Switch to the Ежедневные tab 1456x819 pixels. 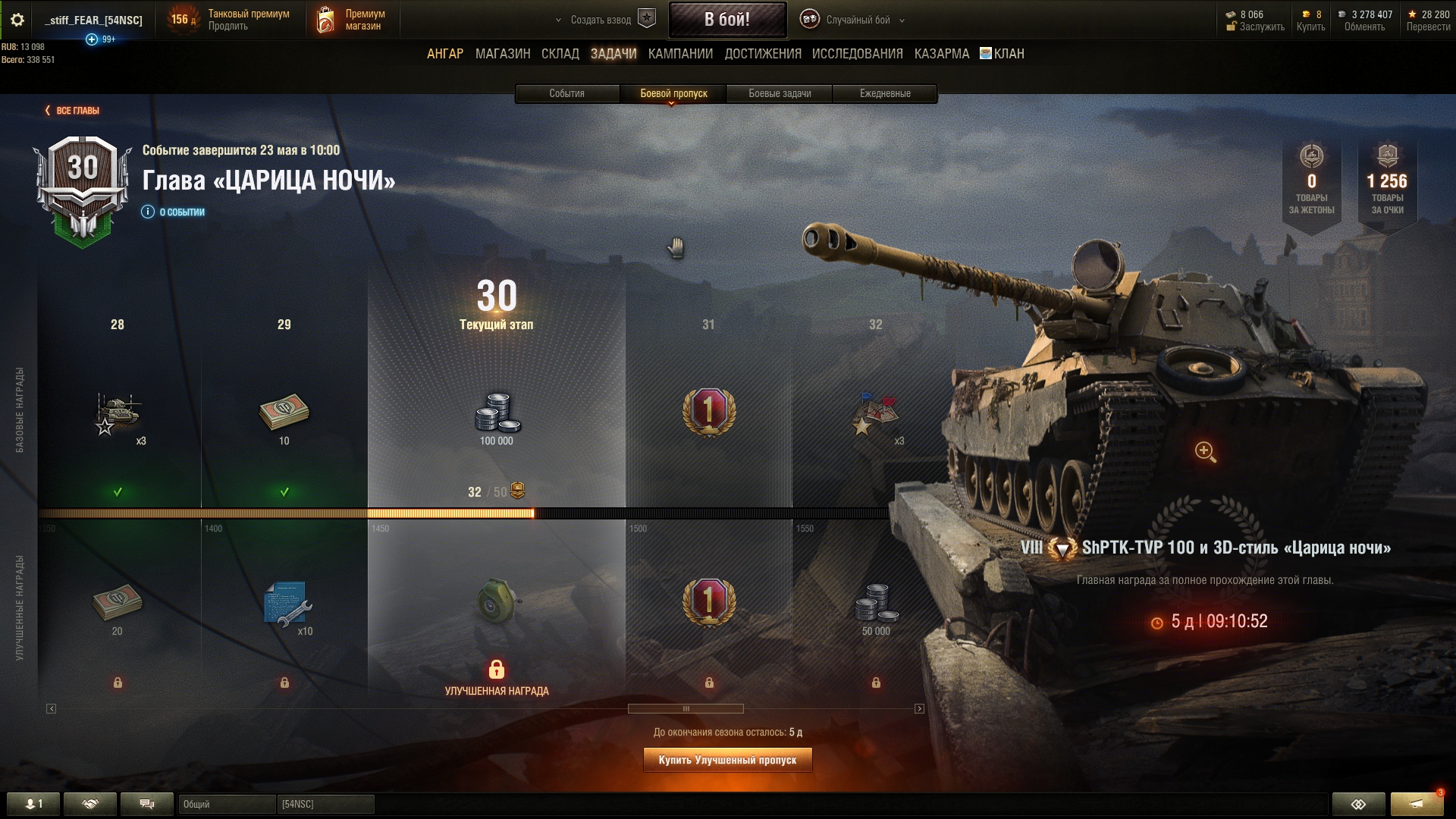tap(885, 93)
